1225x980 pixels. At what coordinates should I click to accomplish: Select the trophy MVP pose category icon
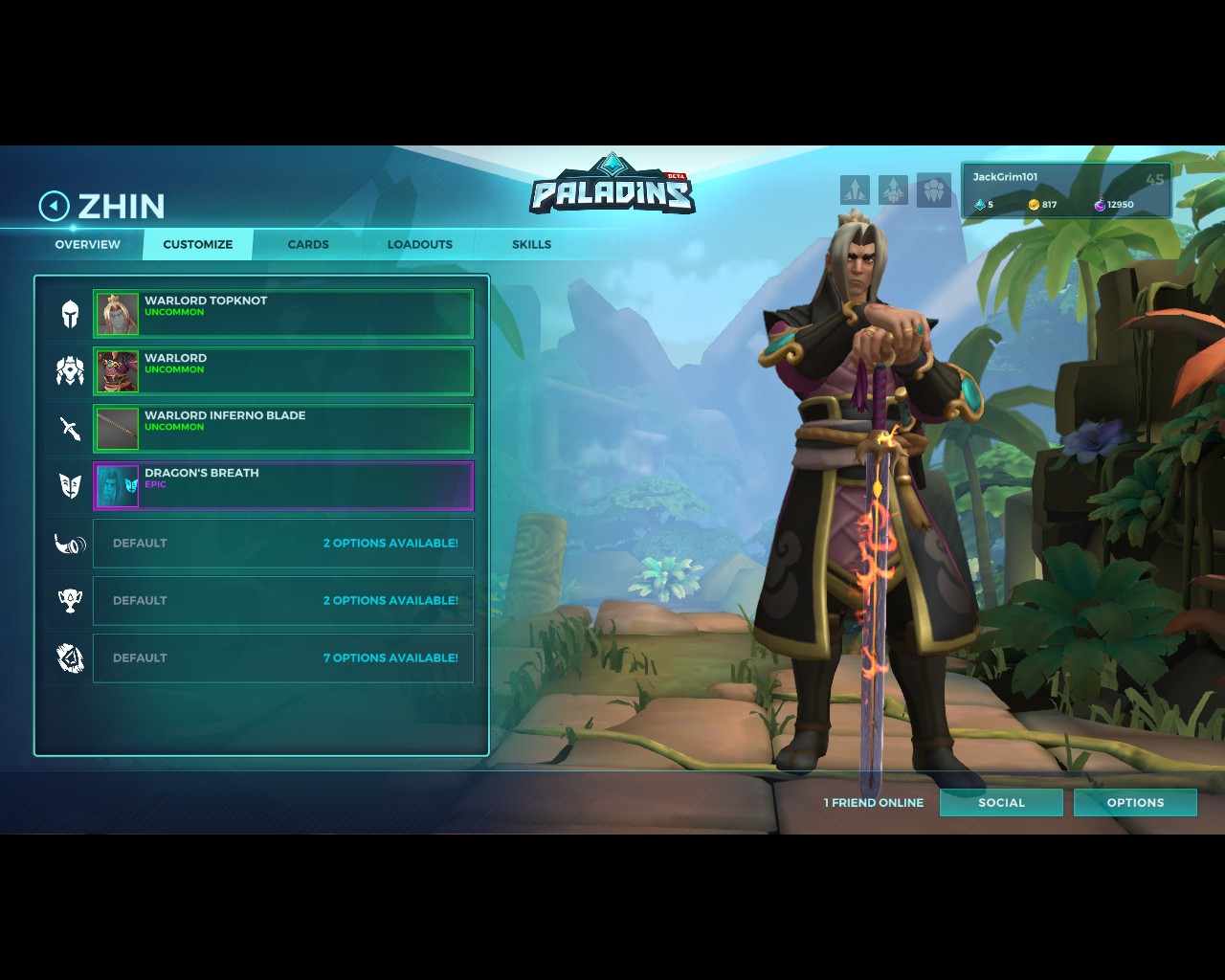tap(68, 600)
